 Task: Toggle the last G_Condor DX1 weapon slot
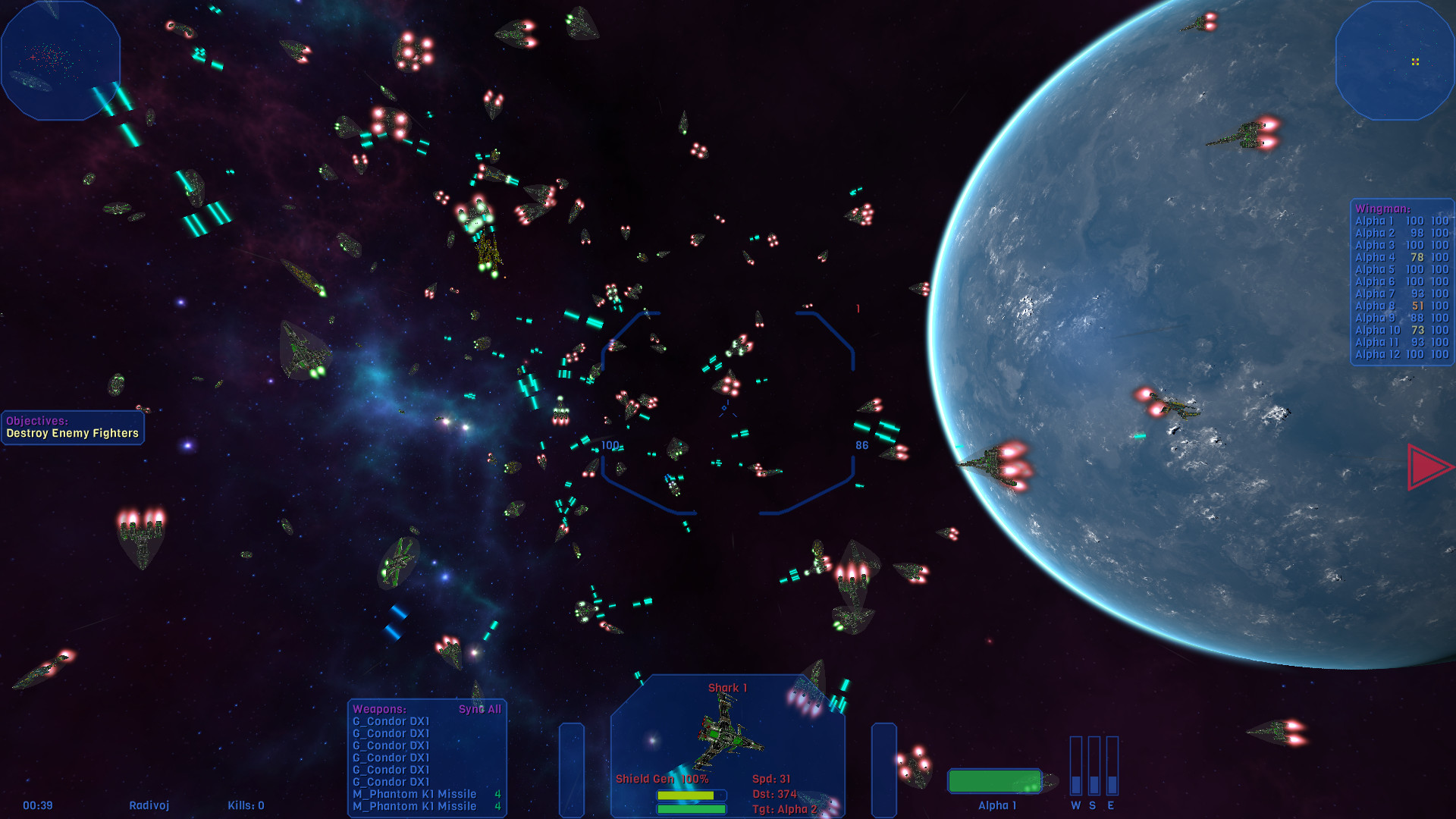click(x=393, y=782)
